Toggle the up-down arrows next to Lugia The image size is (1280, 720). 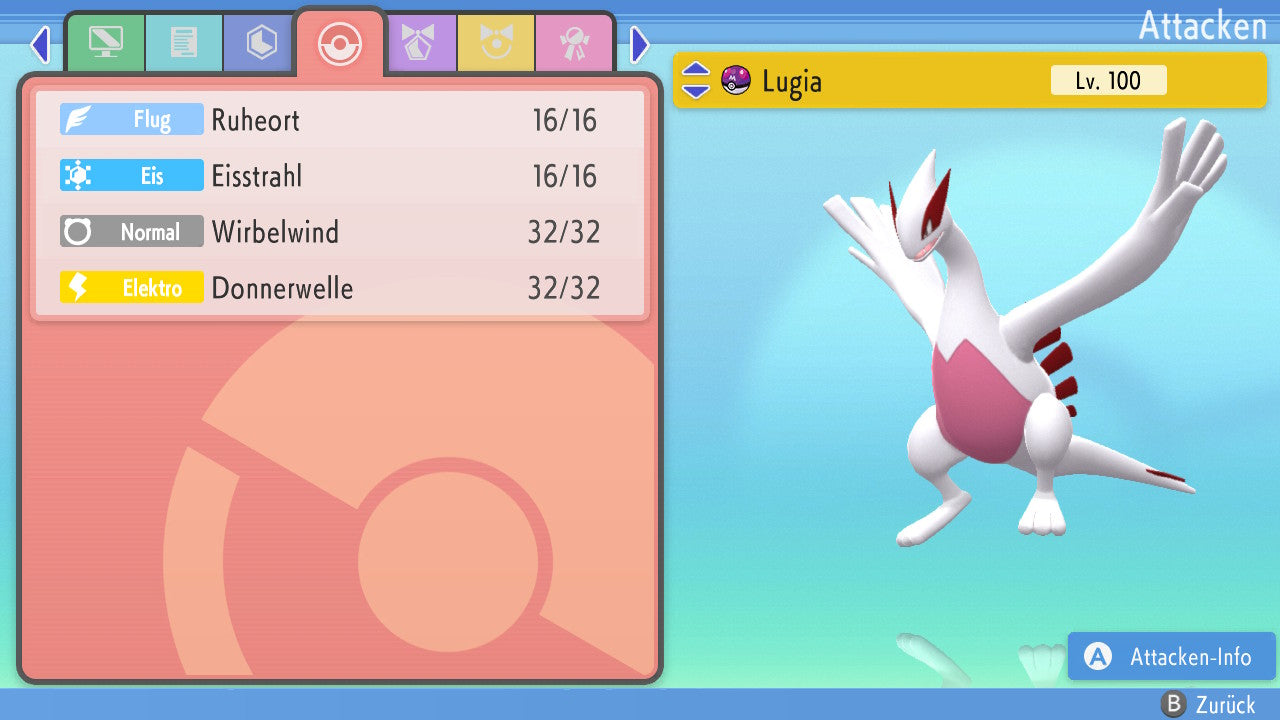click(696, 80)
